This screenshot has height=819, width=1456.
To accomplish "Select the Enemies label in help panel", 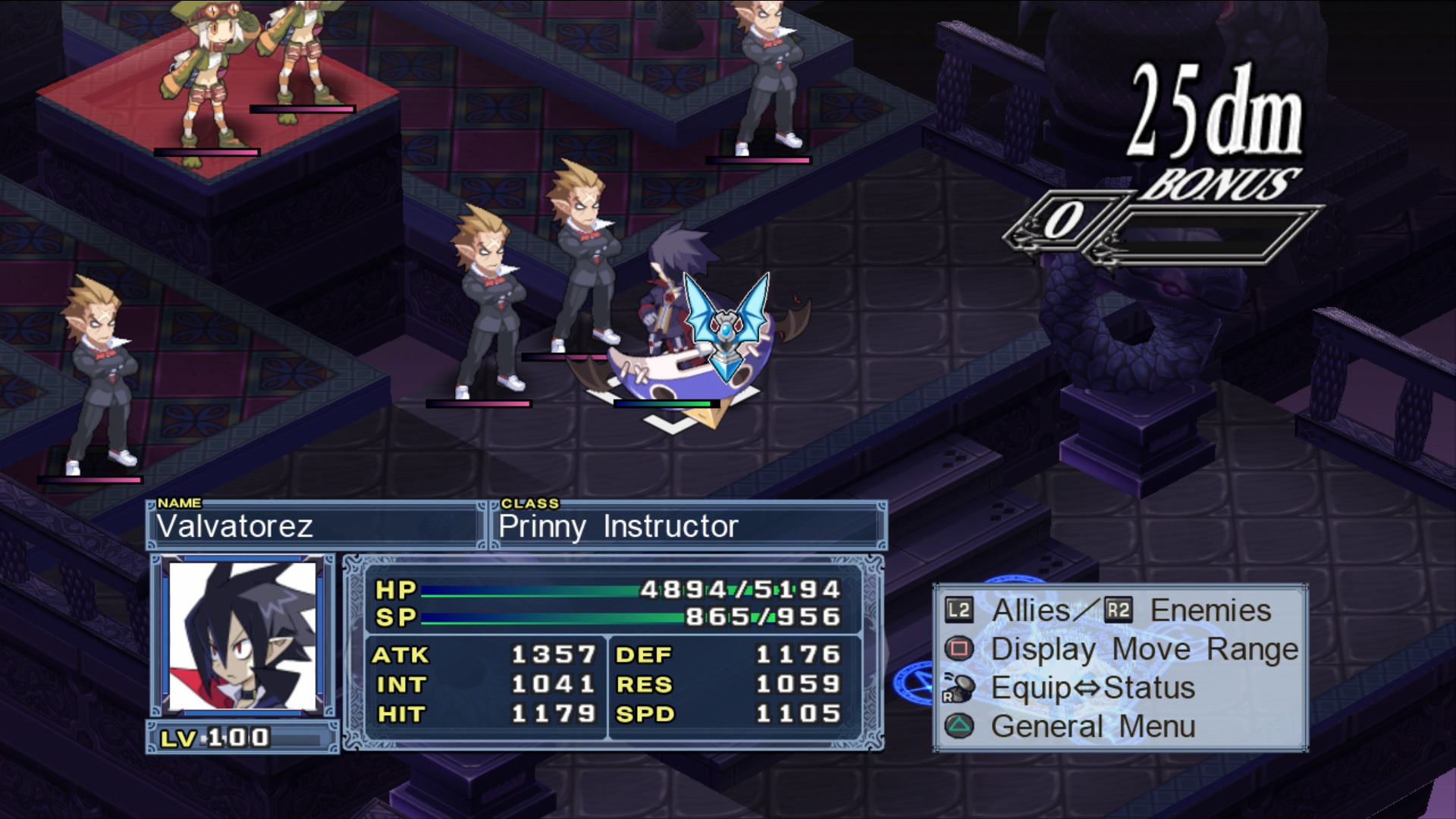I will (1210, 610).
